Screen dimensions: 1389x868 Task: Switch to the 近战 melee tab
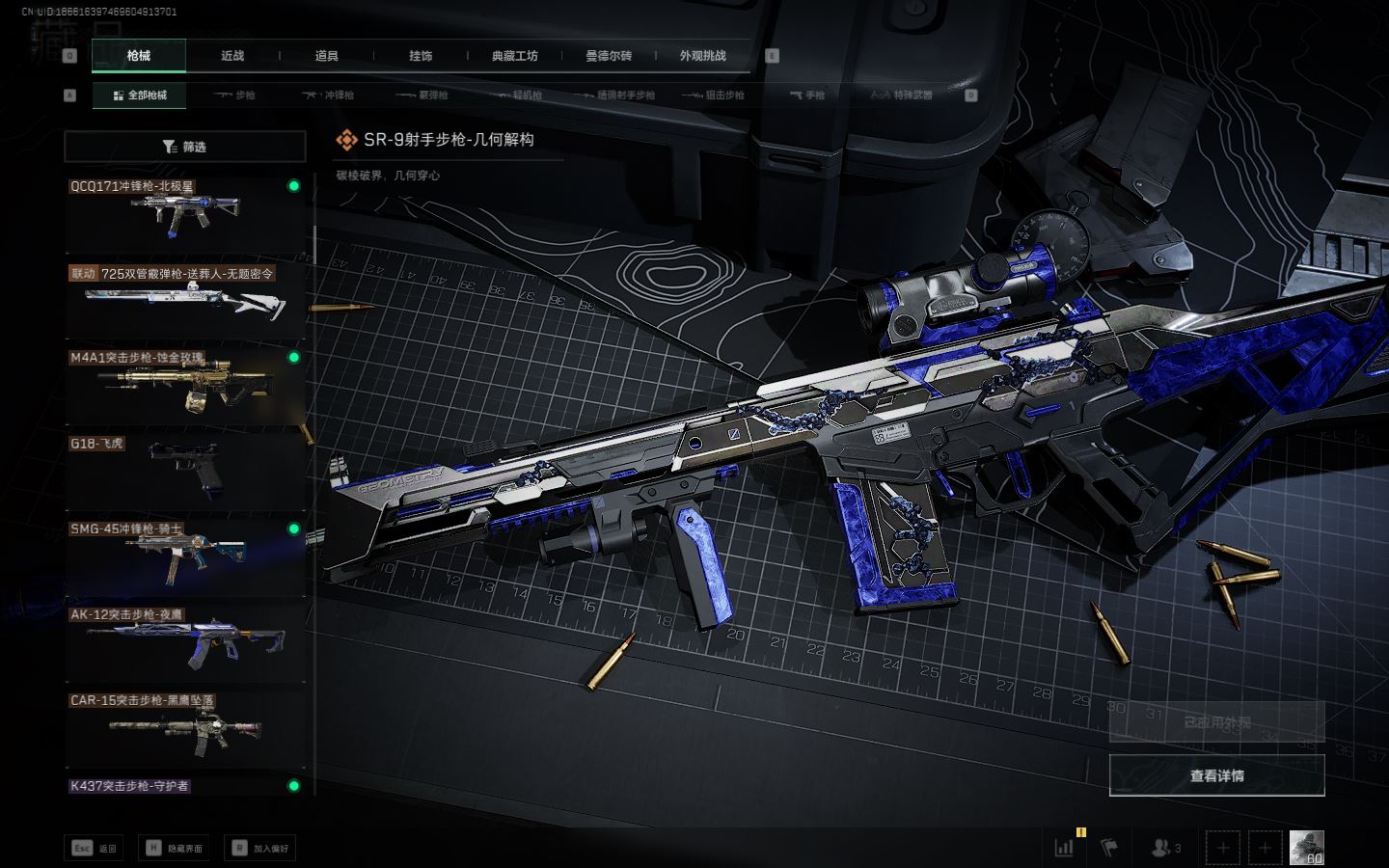click(x=232, y=56)
